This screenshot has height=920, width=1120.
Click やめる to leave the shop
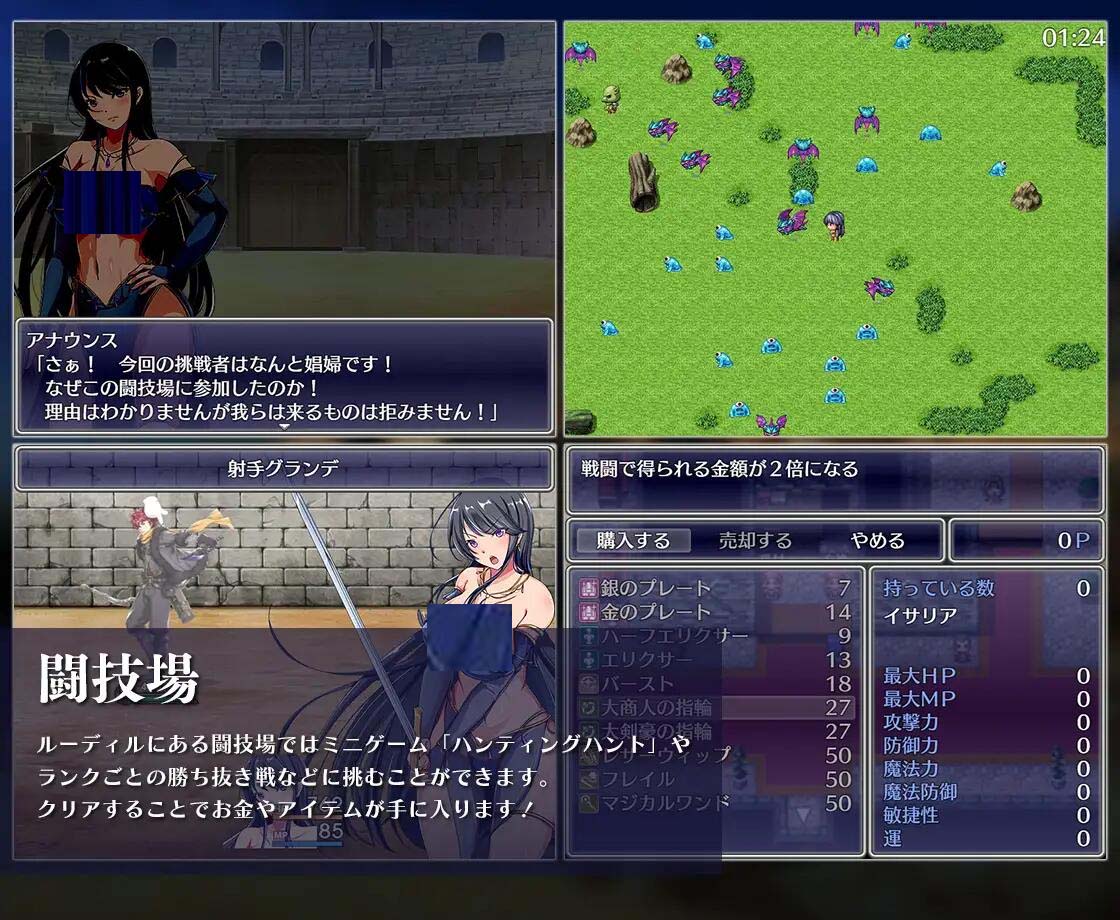click(877, 541)
